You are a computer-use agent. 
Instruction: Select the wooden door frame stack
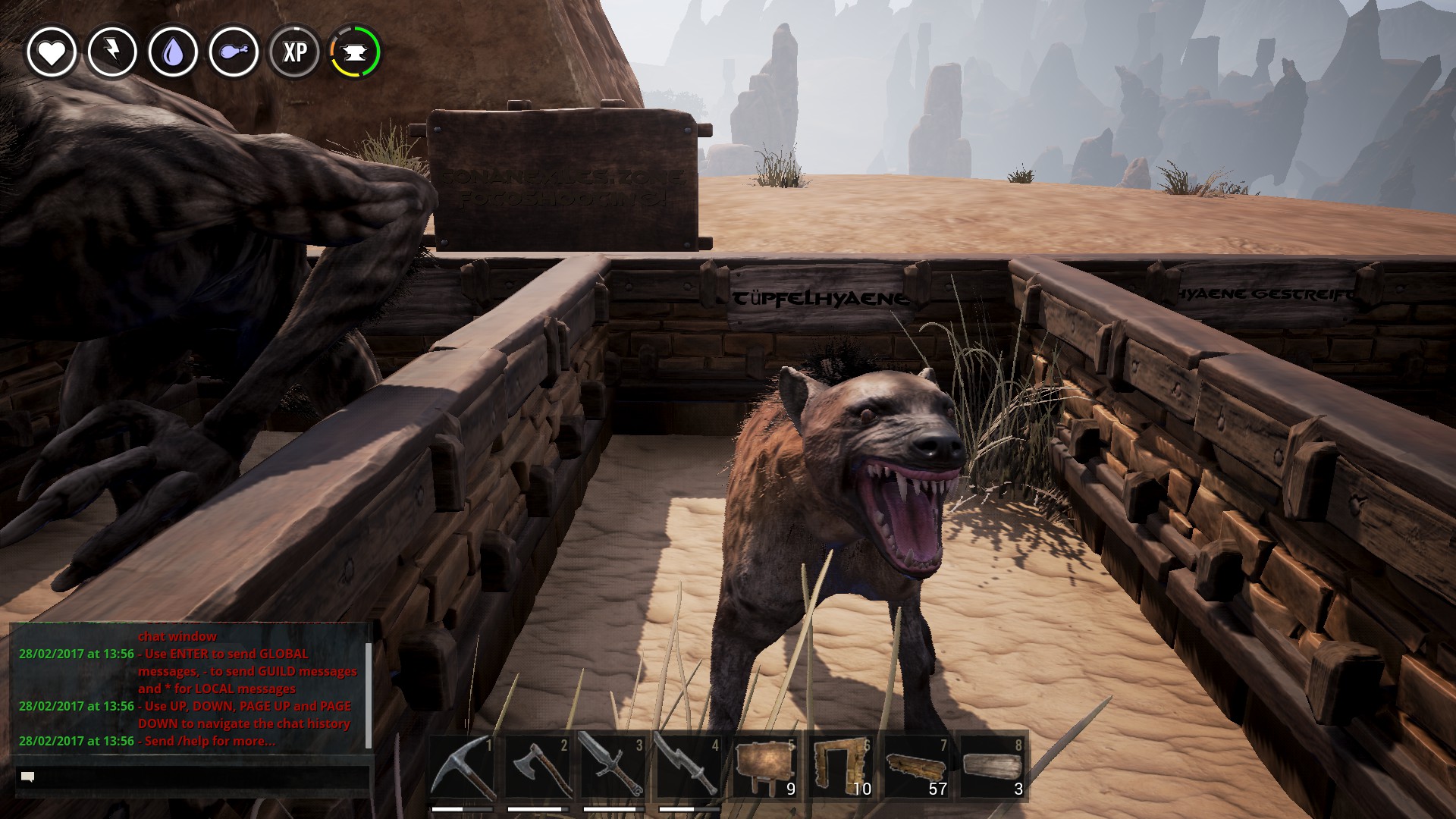point(840,767)
